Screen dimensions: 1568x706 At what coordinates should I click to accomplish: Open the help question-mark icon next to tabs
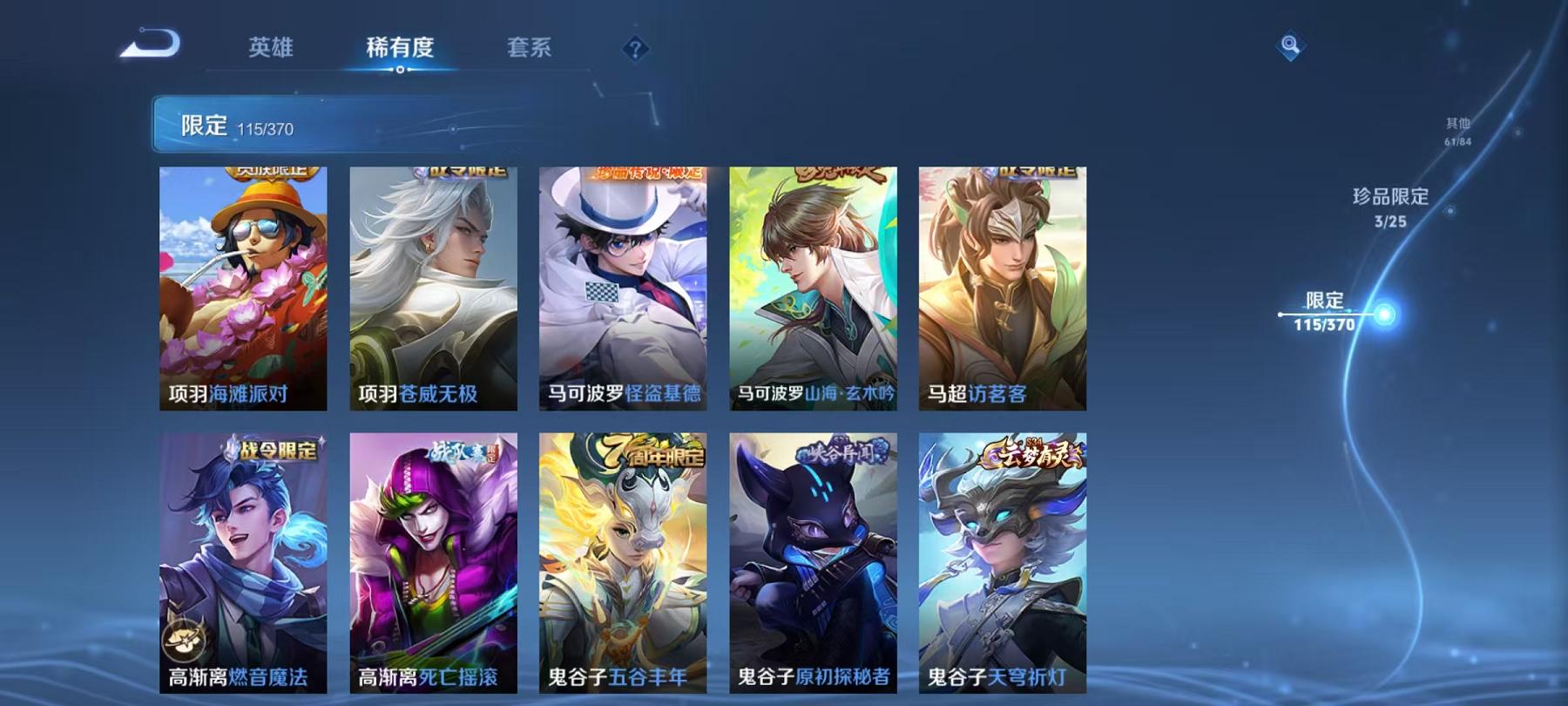pos(634,48)
